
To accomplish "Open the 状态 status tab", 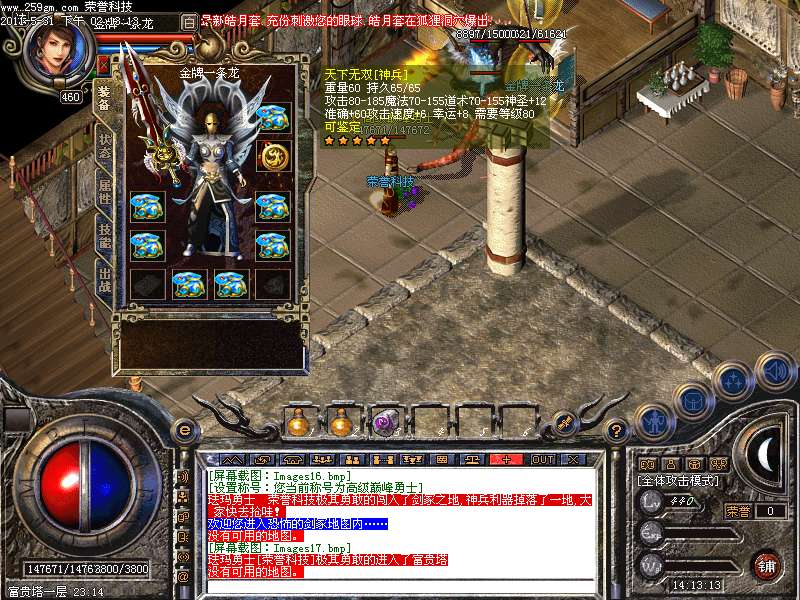I will (104, 147).
